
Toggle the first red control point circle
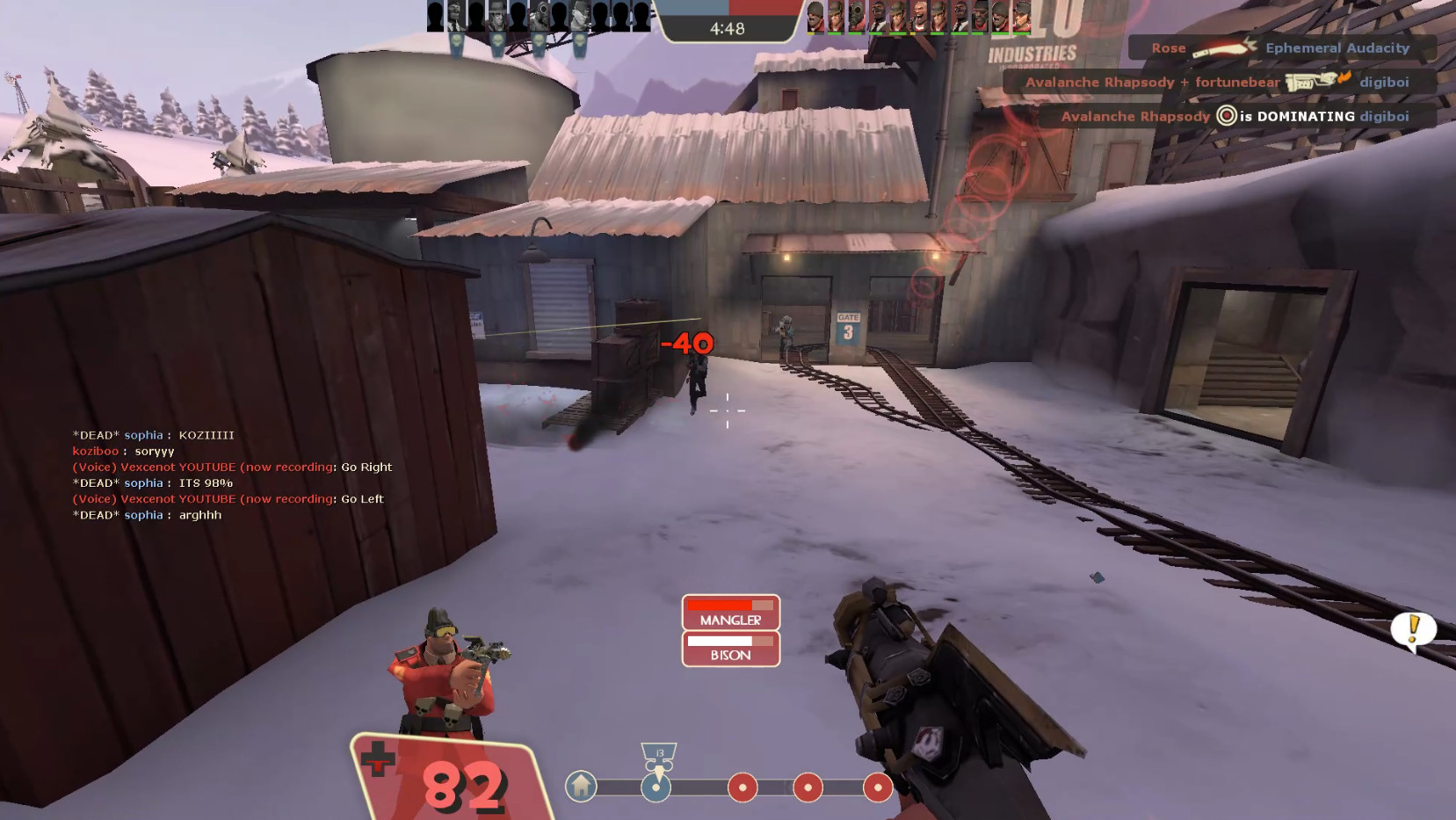pyautogui.click(x=743, y=787)
